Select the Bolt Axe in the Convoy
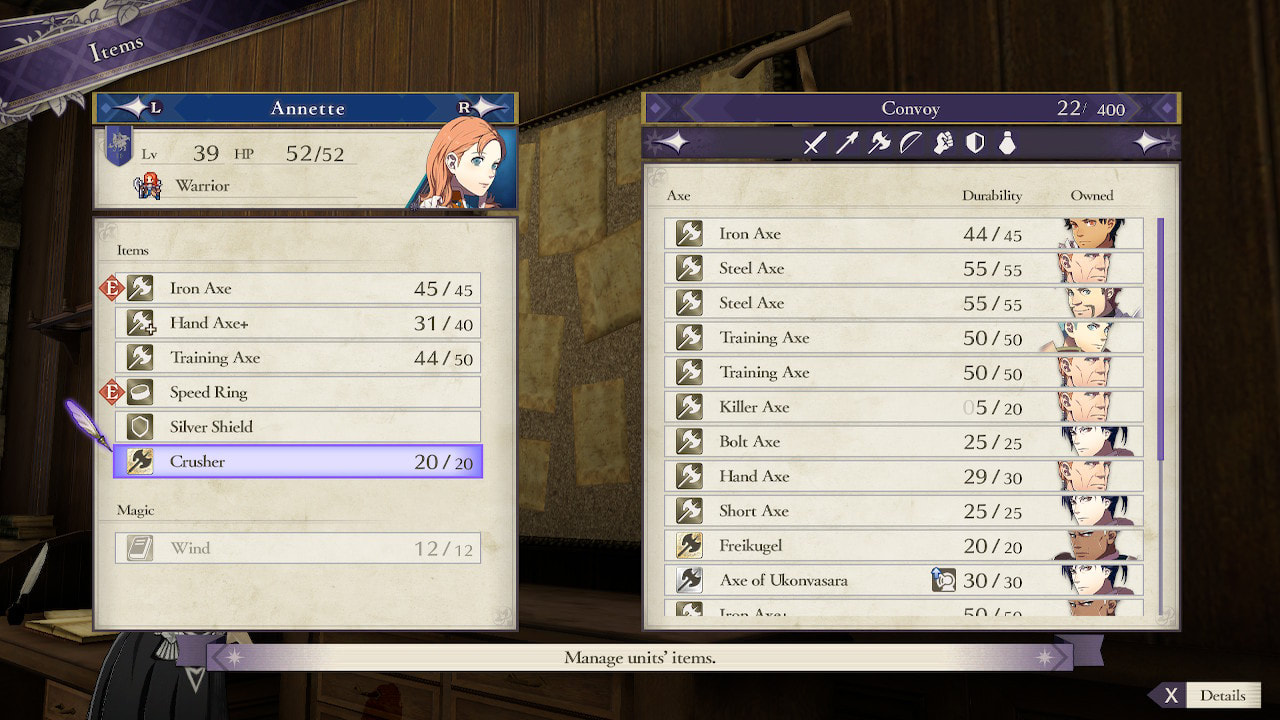 pyautogui.click(x=903, y=442)
